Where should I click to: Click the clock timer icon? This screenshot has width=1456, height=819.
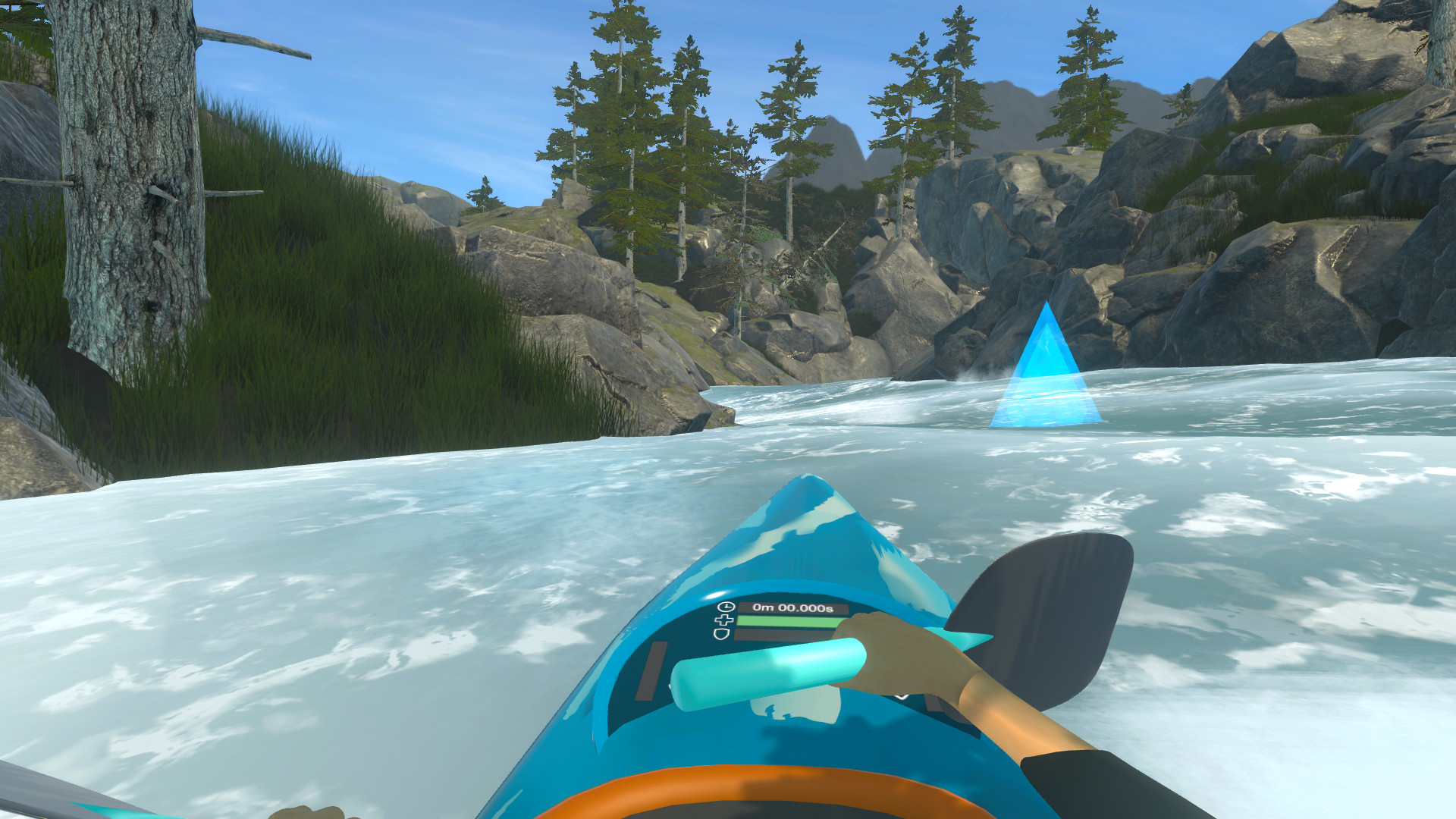(x=726, y=606)
